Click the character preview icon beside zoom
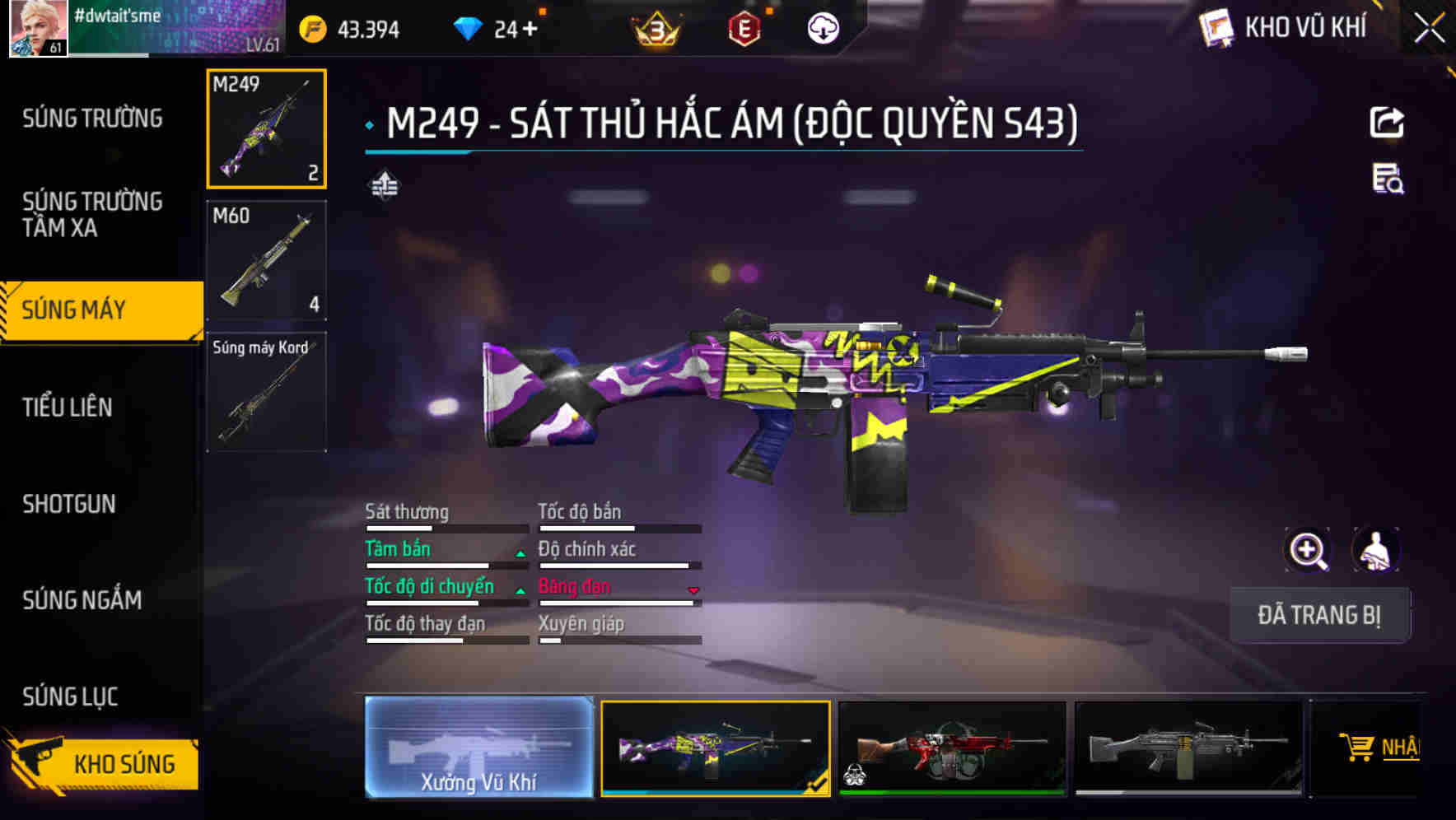Image resolution: width=1456 pixels, height=820 pixels. coord(1374,549)
